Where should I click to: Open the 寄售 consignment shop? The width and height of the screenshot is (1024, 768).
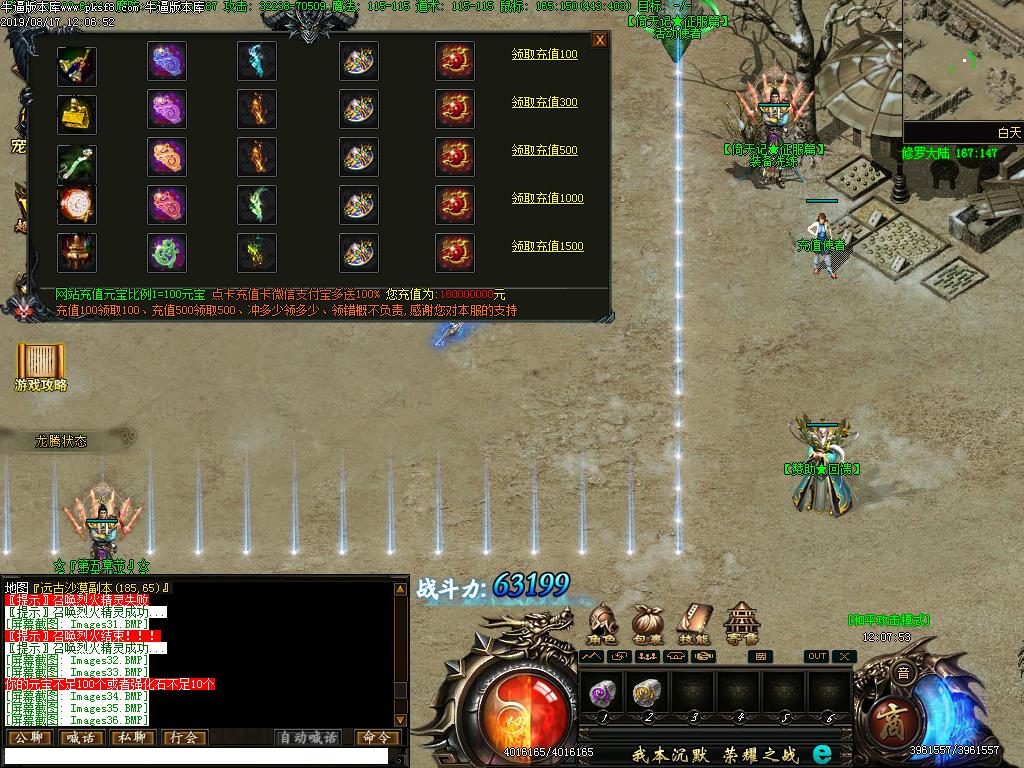pos(741,624)
